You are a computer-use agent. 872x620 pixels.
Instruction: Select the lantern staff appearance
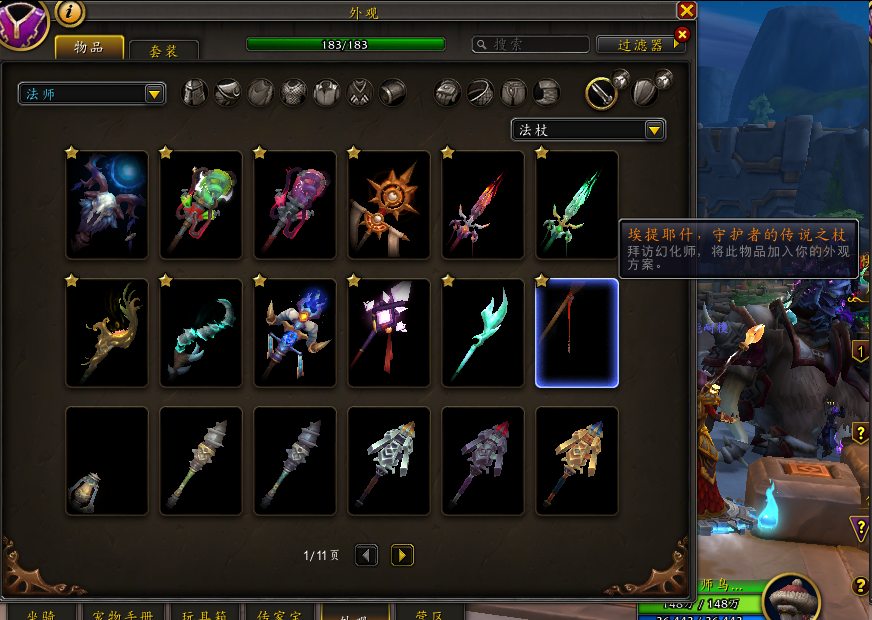(x=107, y=461)
